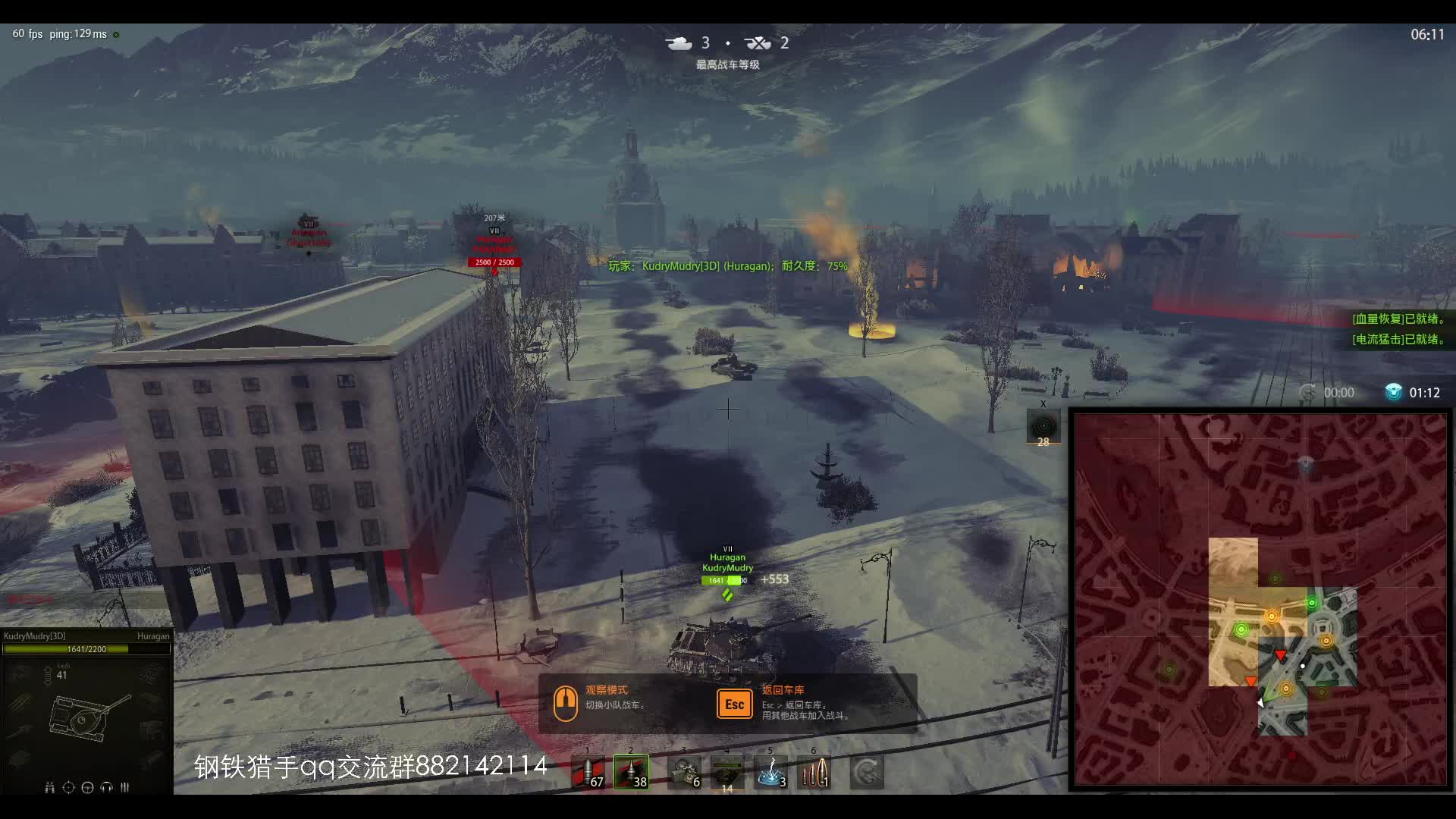Select the shell slot with 67 rounds
The image size is (1456, 819).
(x=588, y=773)
